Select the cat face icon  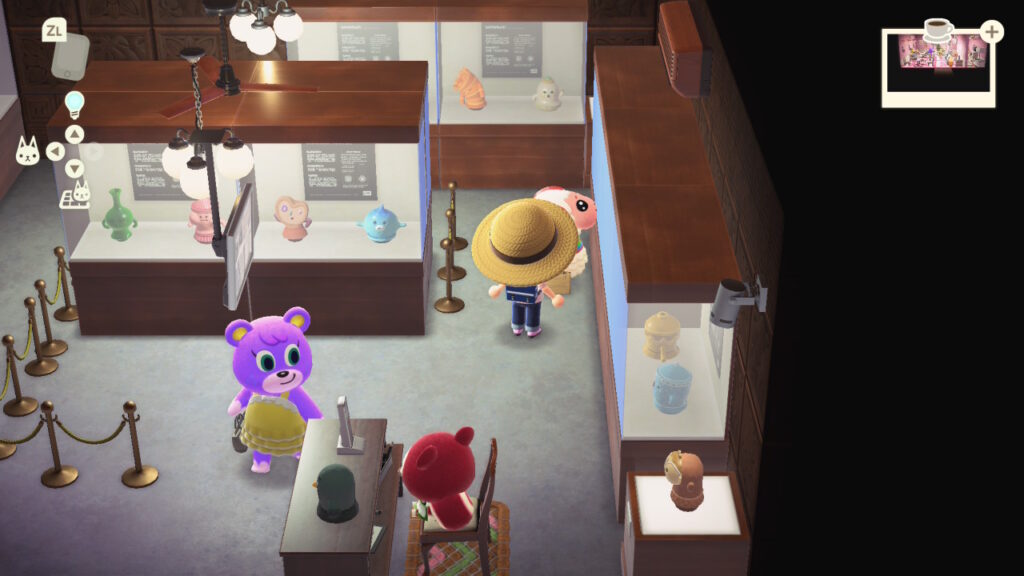pyautogui.click(x=27, y=151)
